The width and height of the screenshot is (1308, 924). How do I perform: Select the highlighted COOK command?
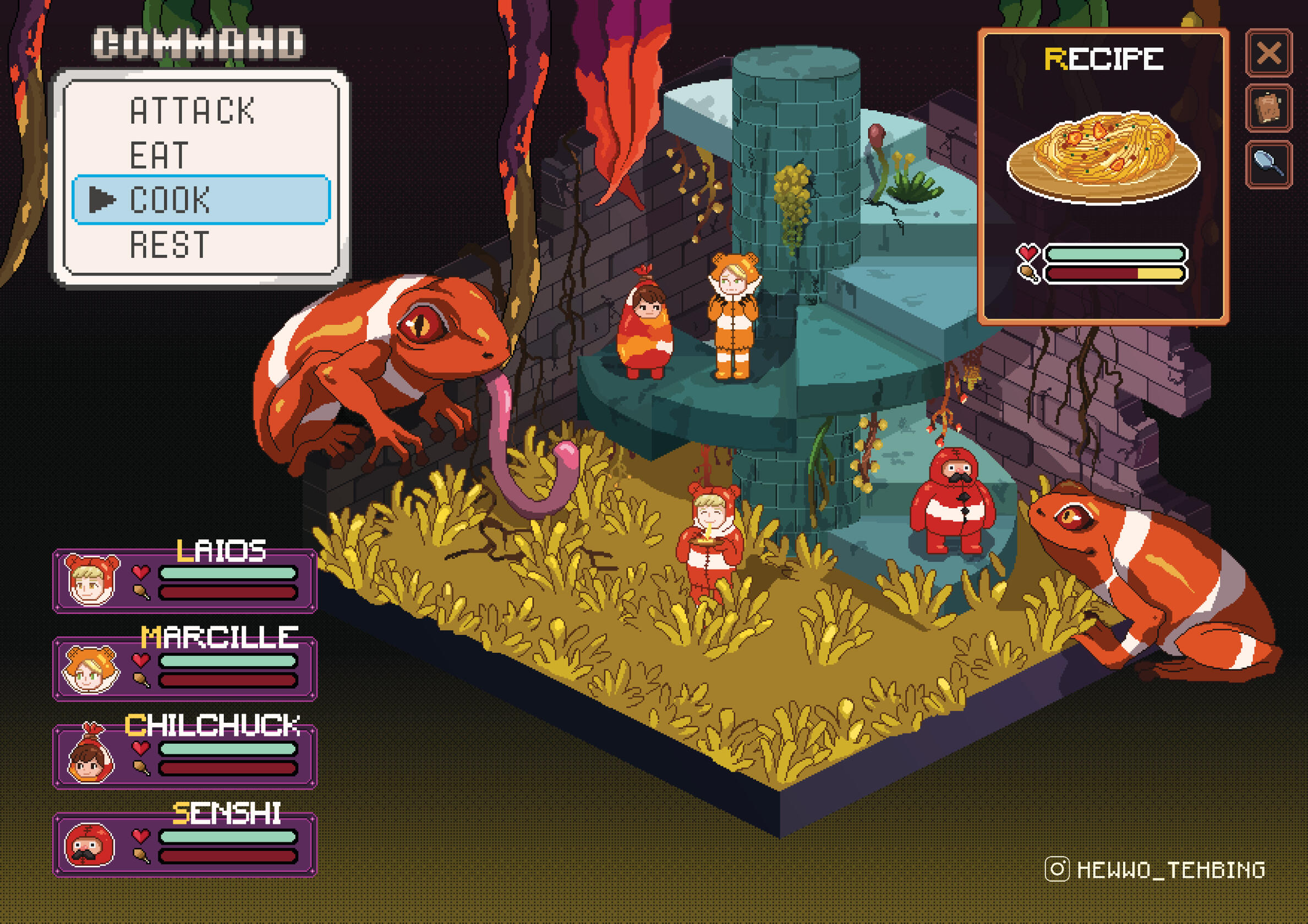pyautogui.click(x=200, y=200)
